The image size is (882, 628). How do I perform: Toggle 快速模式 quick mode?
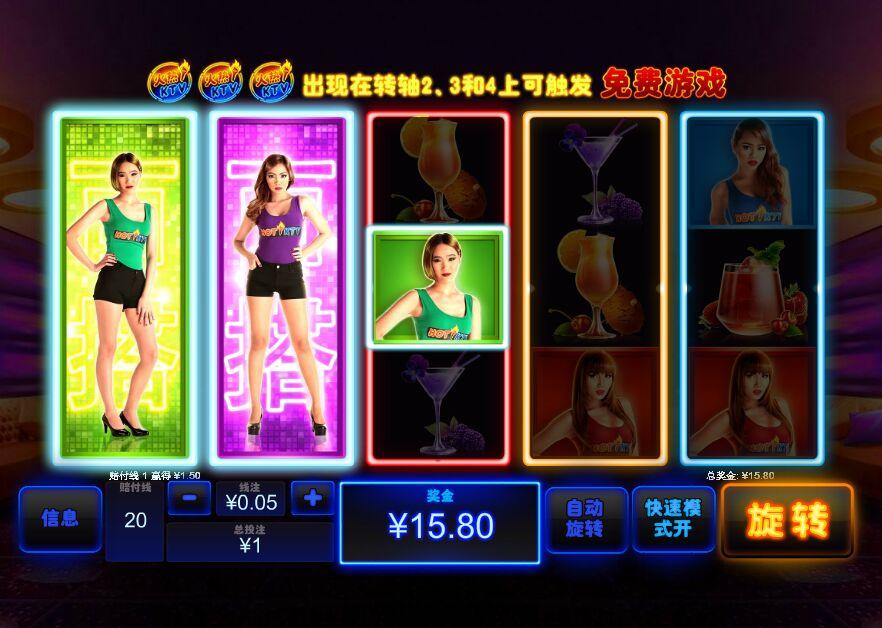tap(673, 519)
